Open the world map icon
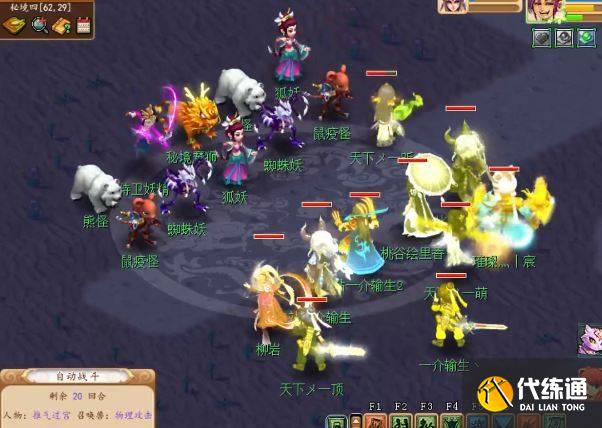The width and height of the screenshot is (602, 428). click(15, 25)
